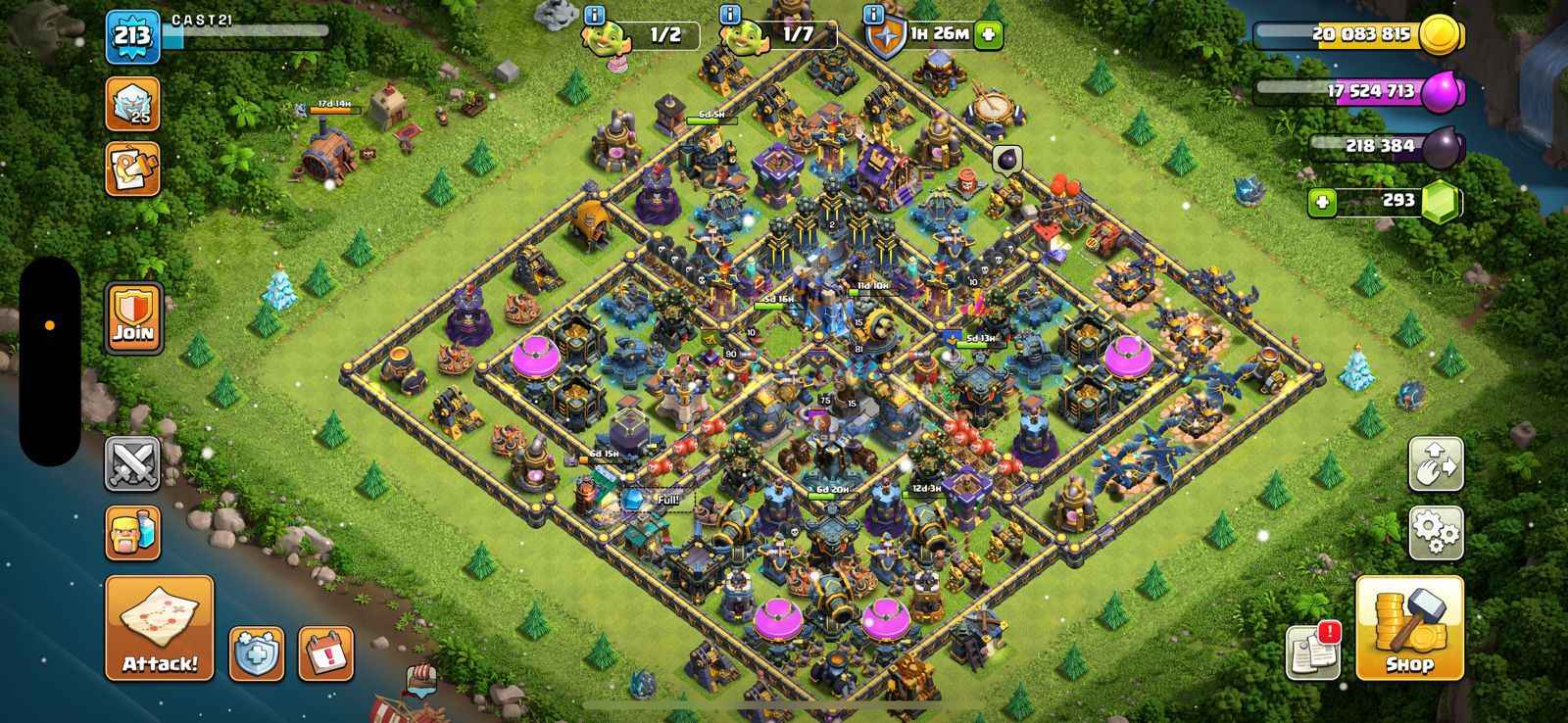Open the builder menu showing 25 builders
The height and width of the screenshot is (723, 1568).
pyautogui.click(x=132, y=105)
